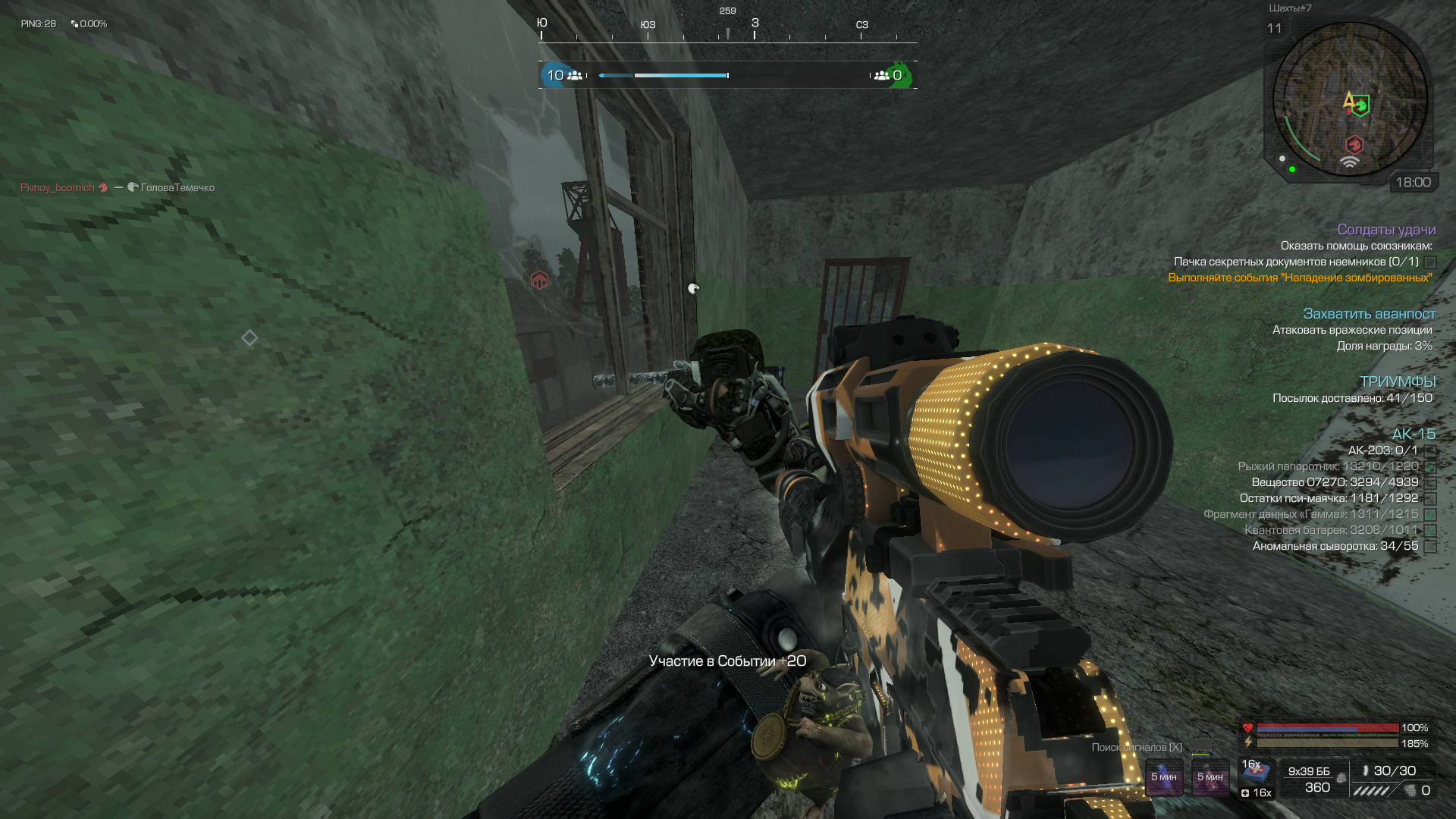Click the signal waves icon on minimap

click(1349, 162)
